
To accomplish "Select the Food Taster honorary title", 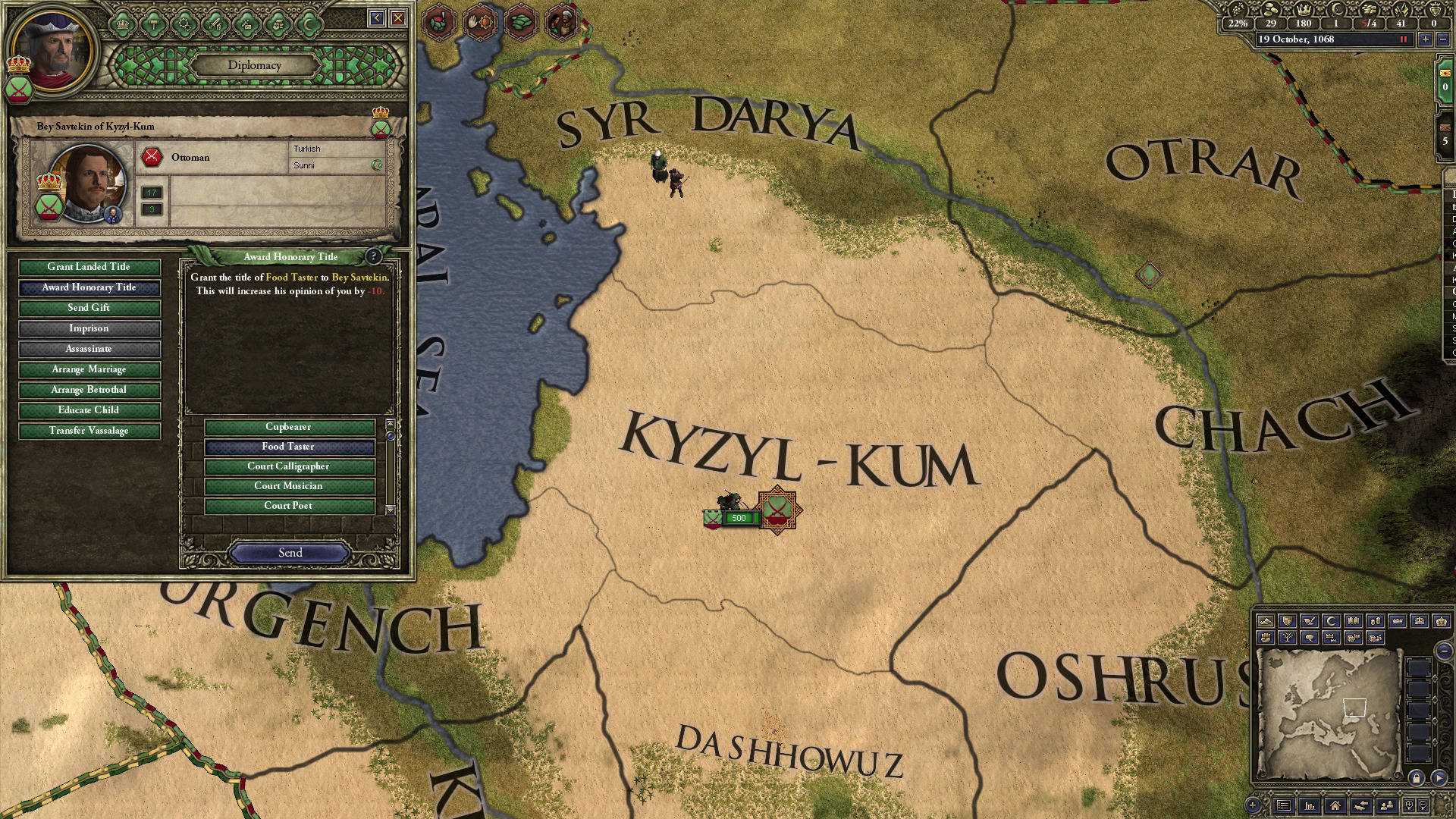I will 290,447.
